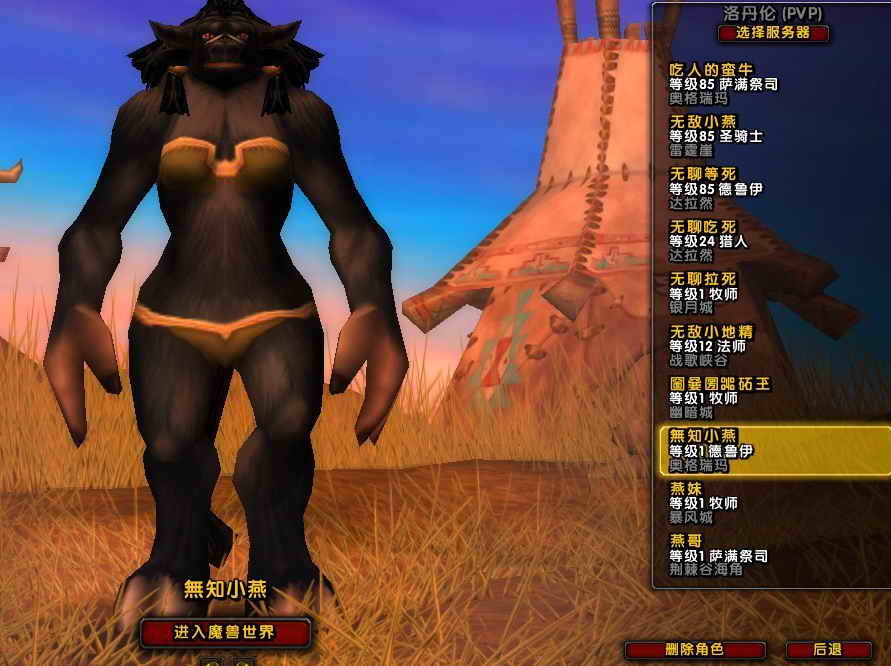Go back with the 后退 button

click(x=828, y=650)
